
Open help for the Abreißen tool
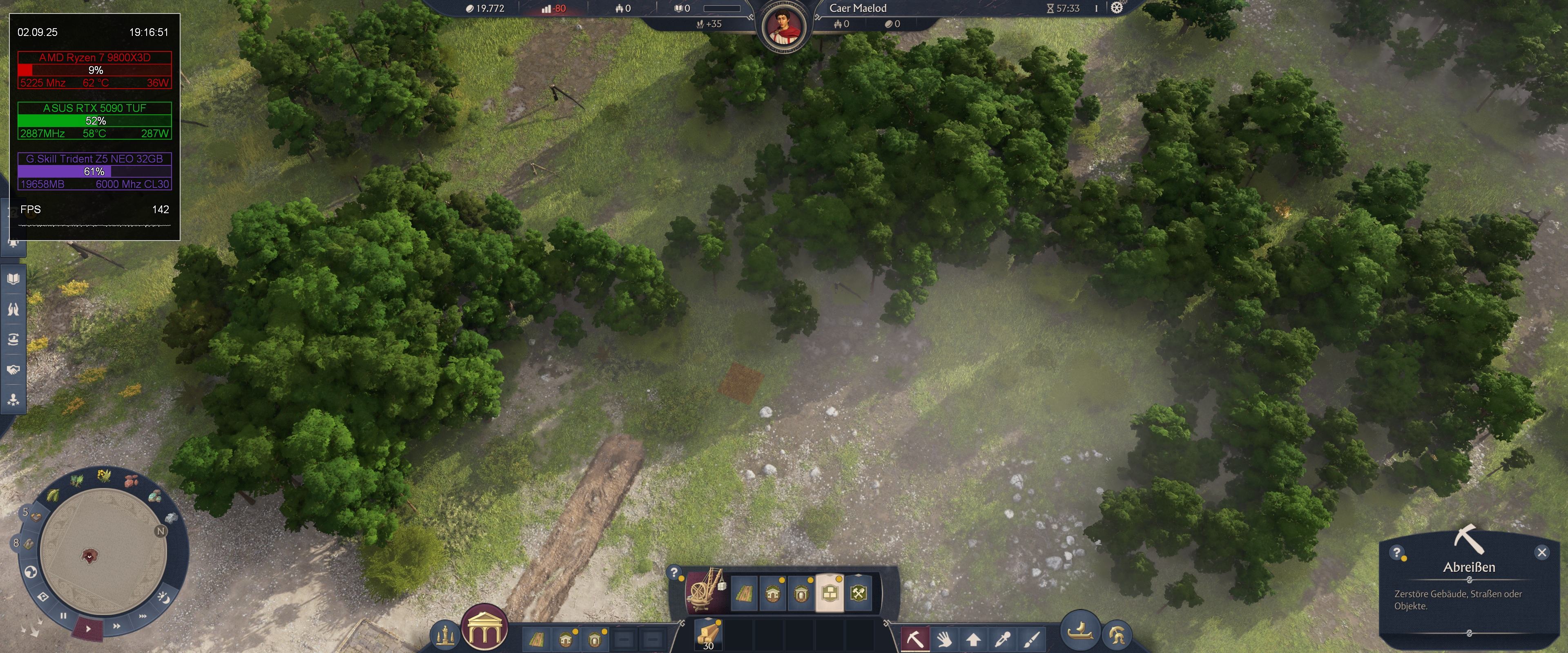pyautogui.click(x=1397, y=553)
